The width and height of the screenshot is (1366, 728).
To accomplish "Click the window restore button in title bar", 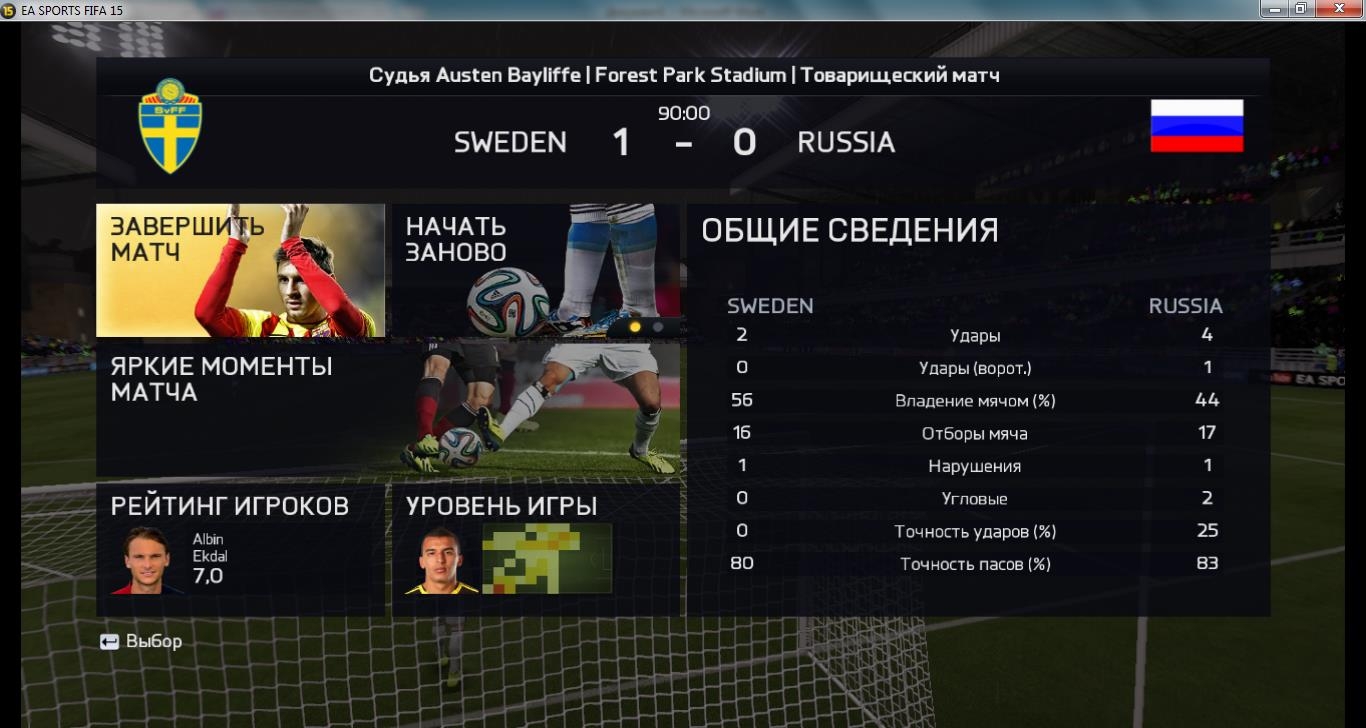I will pos(1301,9).
